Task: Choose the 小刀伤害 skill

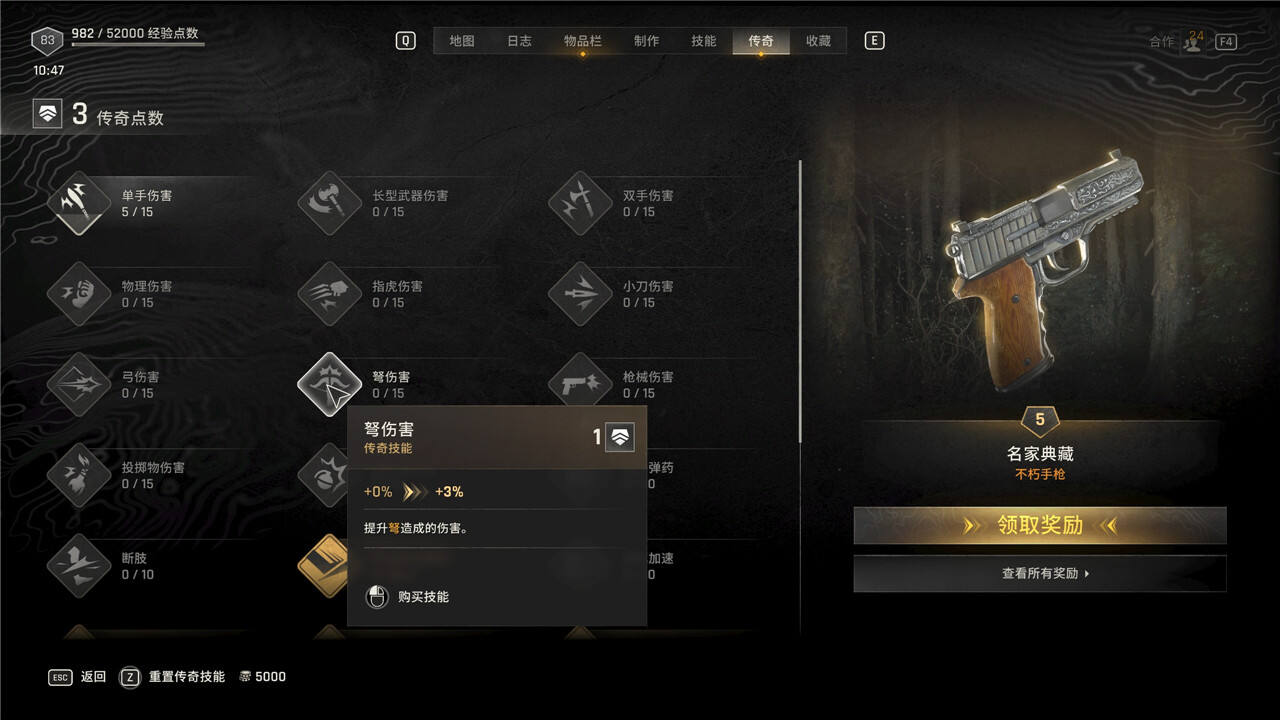Action: [x=580, y=294]
